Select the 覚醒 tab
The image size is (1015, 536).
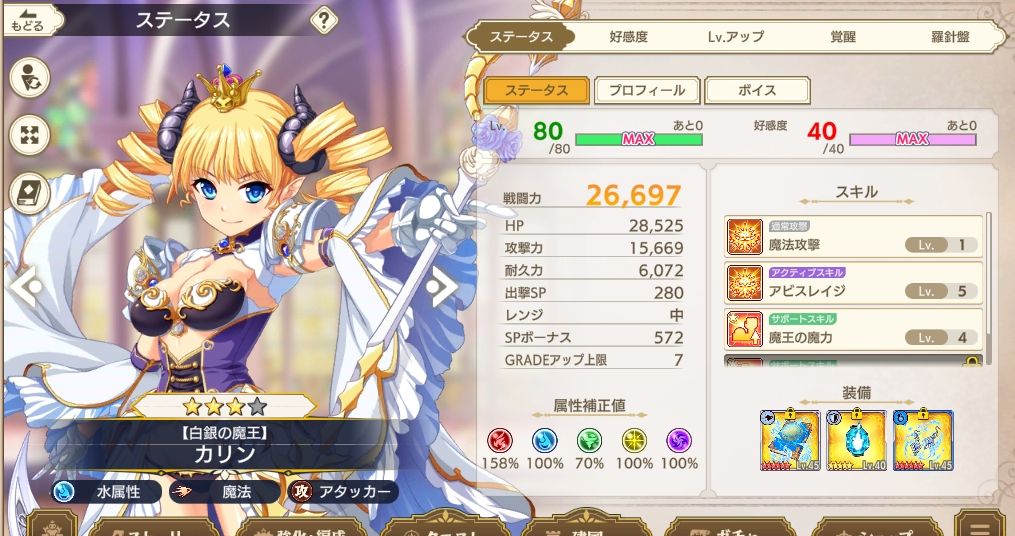pos(843,37)
